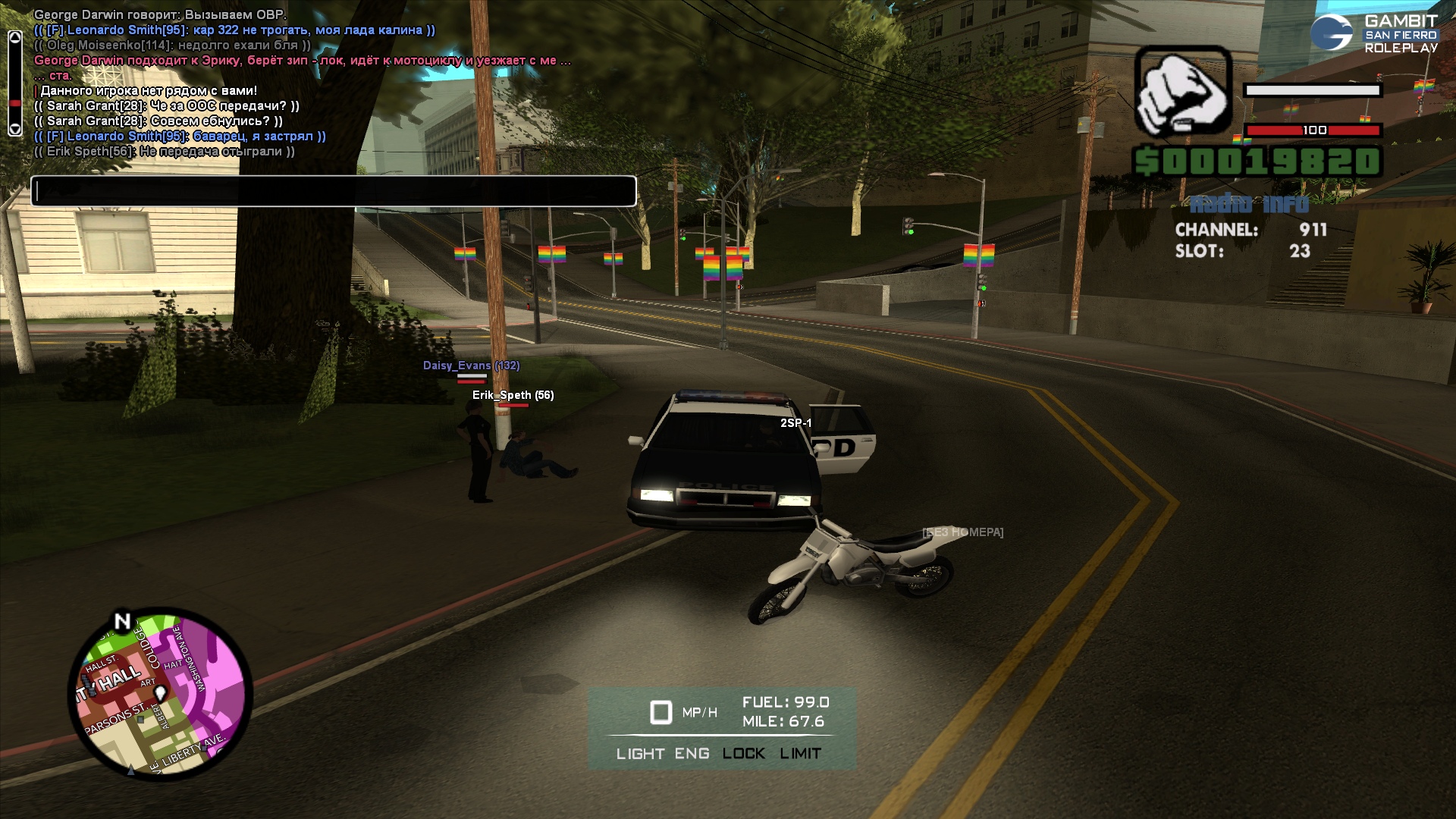Click the Gambit San Fierro Roleplay logo
Screen dimensions: 1456x819
pos(1374,33)
